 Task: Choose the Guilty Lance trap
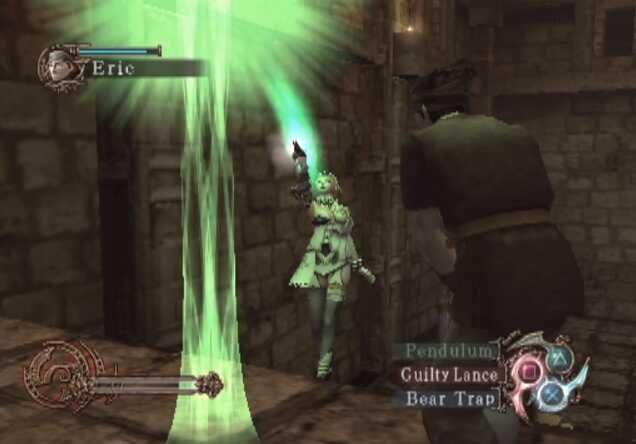click(x=447, y=374)
